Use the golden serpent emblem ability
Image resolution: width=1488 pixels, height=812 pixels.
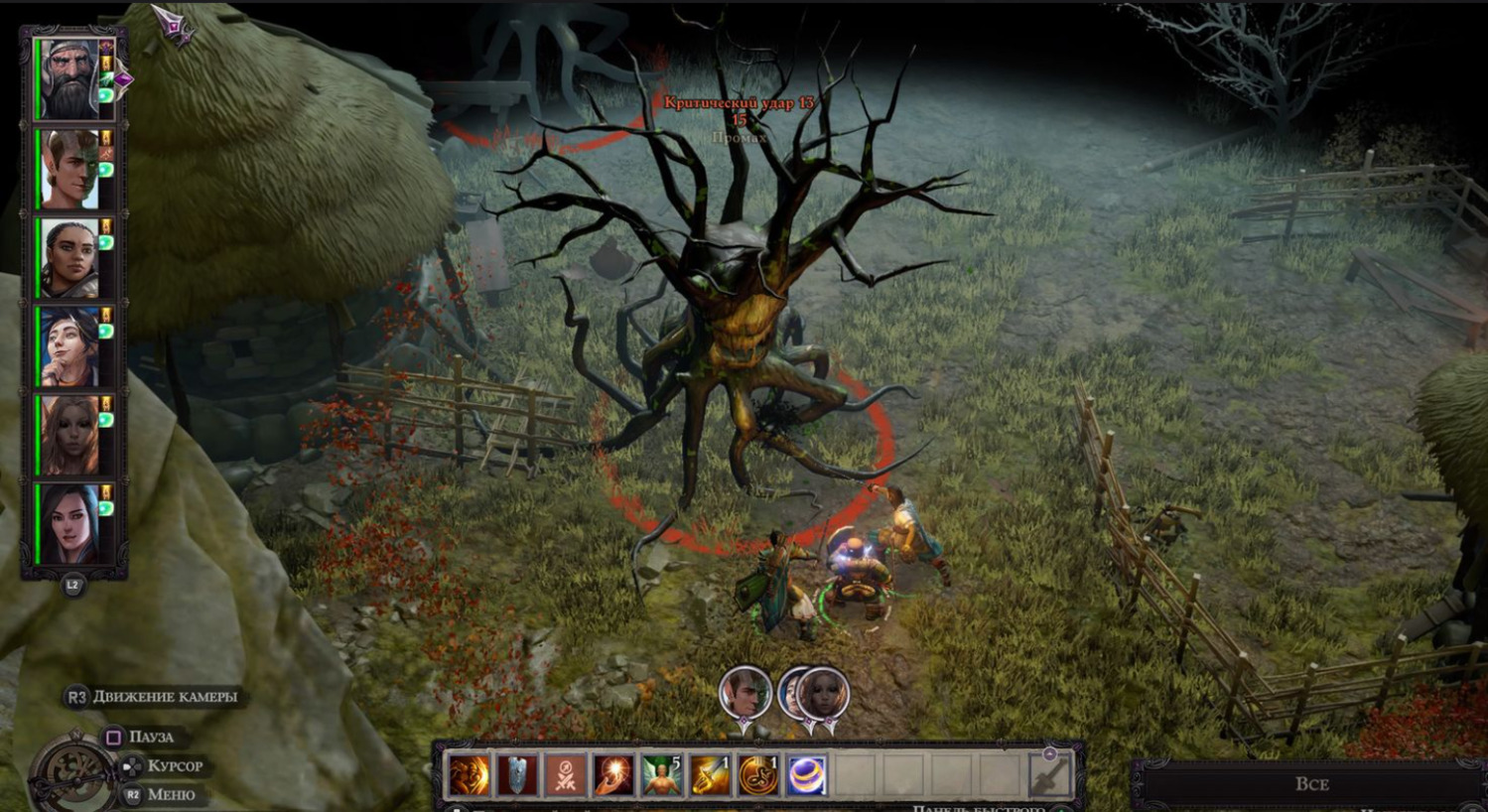point(757,774)
